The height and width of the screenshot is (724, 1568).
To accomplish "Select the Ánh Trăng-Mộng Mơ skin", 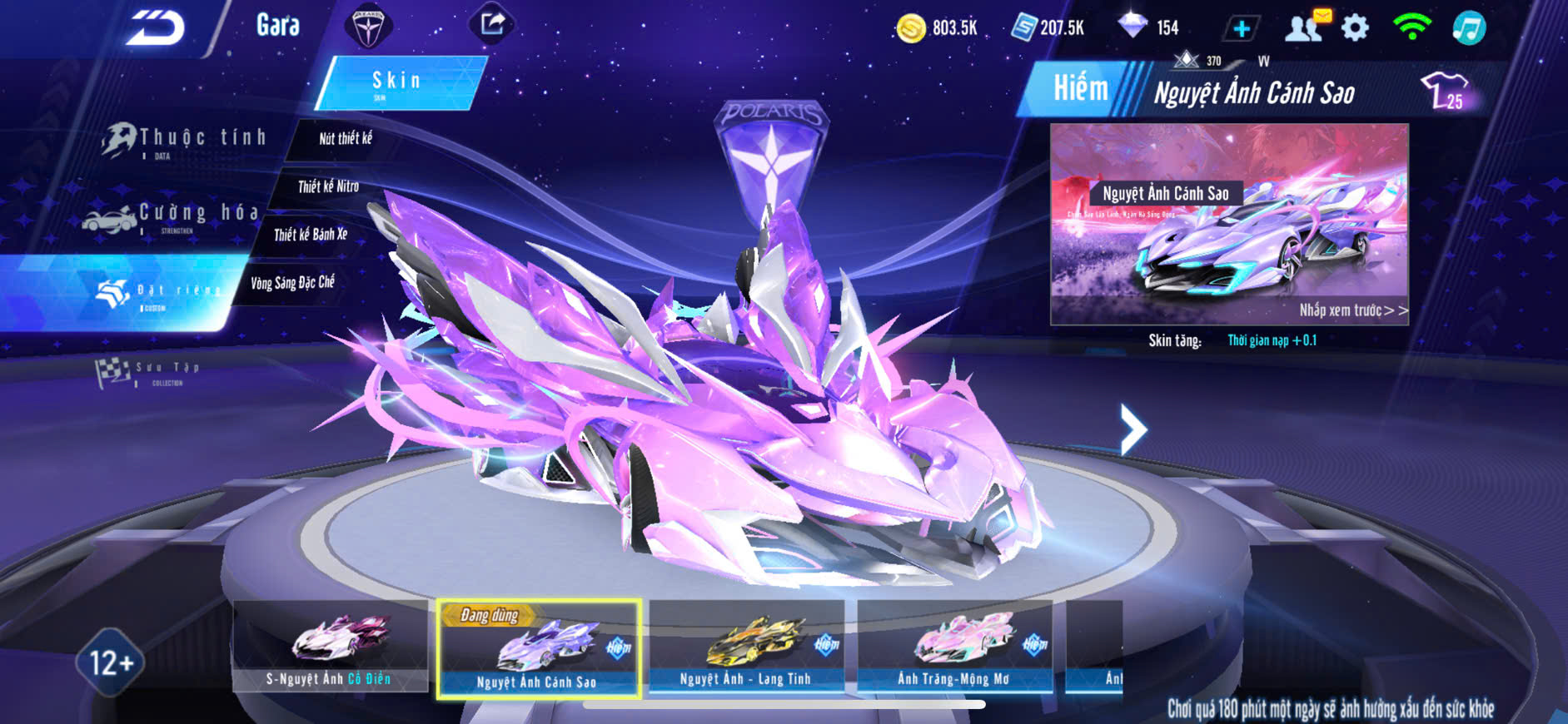I will click(x=954, y=646).
